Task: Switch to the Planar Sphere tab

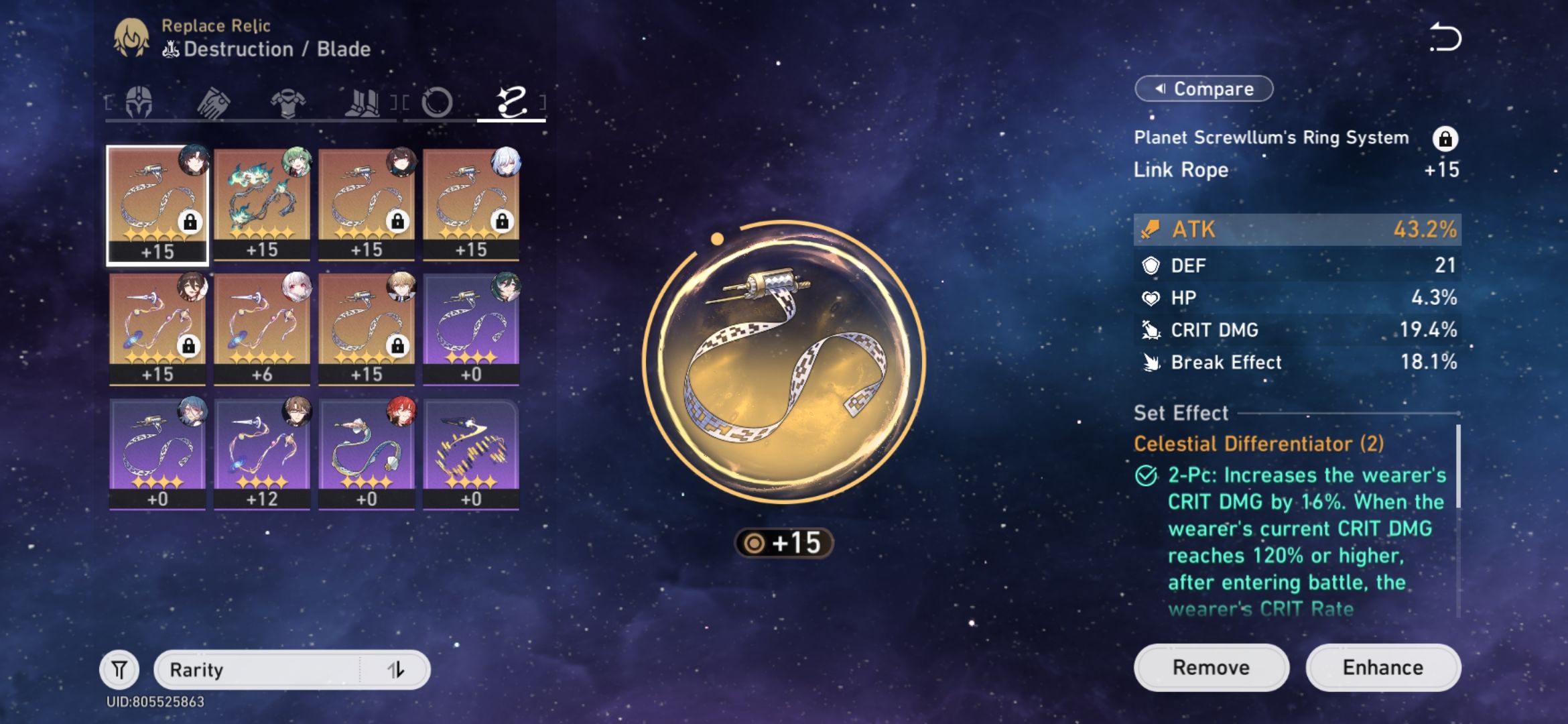Action: click(439, 102)
